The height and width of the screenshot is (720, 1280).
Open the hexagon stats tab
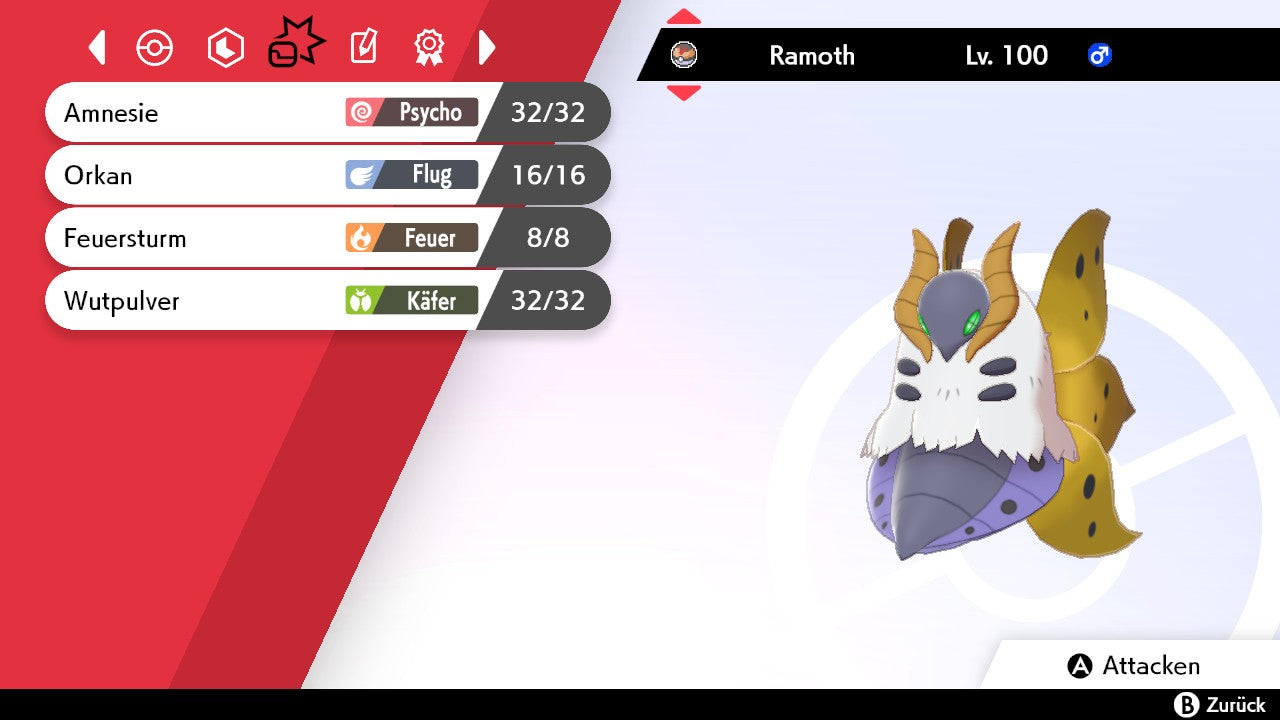(225, 48)
